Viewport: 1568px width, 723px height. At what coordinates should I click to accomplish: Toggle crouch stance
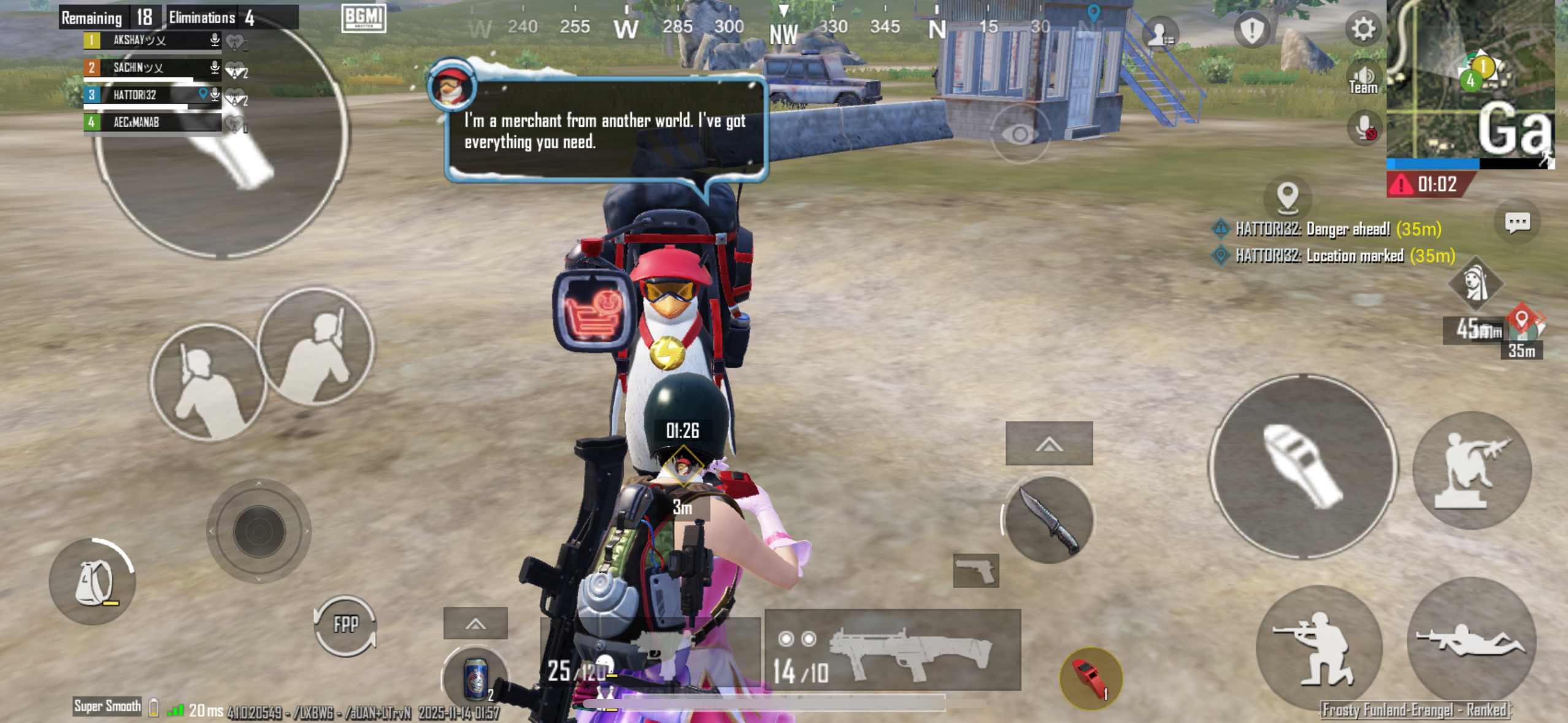(1319, 647)
